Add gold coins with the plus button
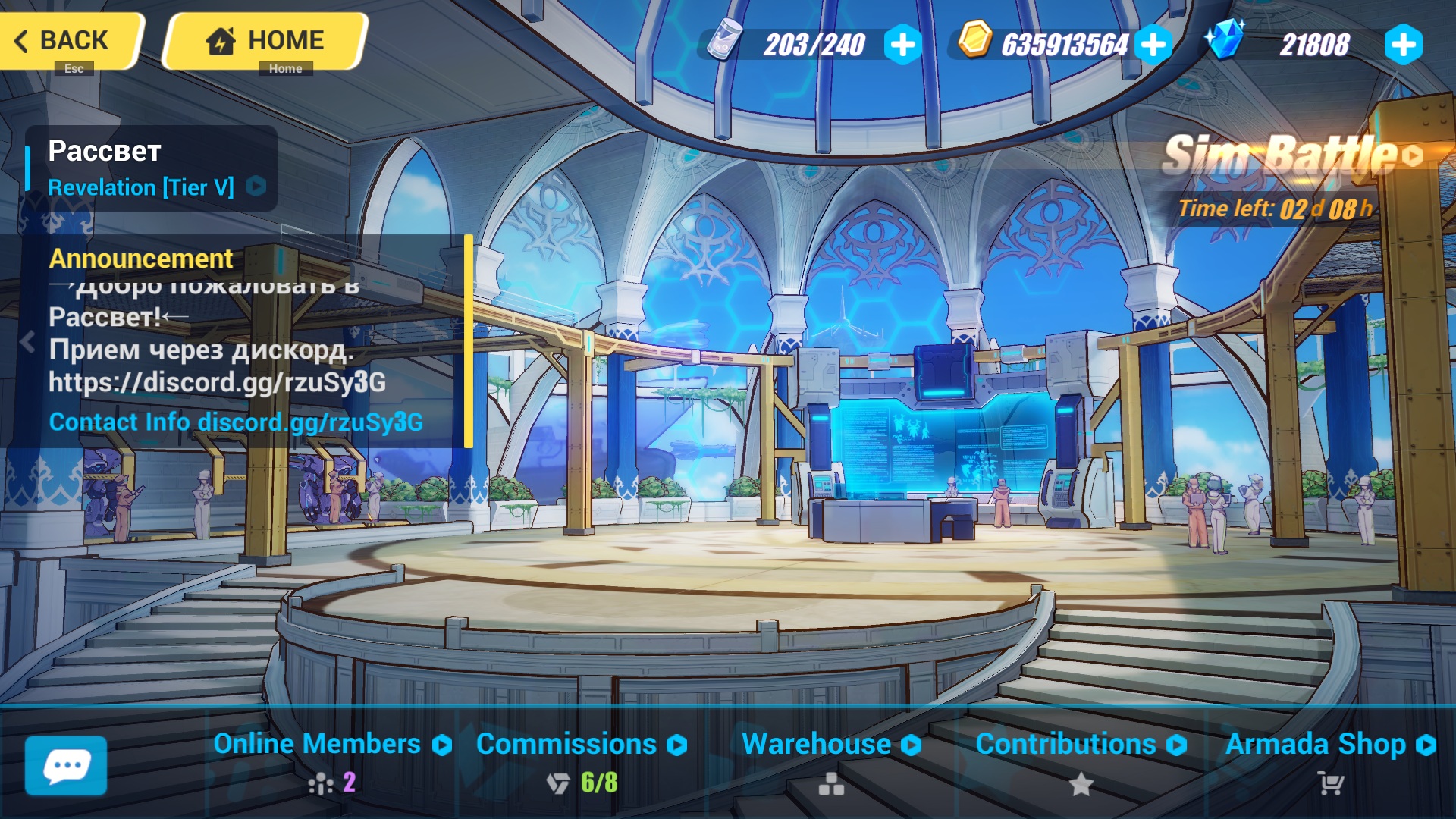 [x=1153, y=45]
